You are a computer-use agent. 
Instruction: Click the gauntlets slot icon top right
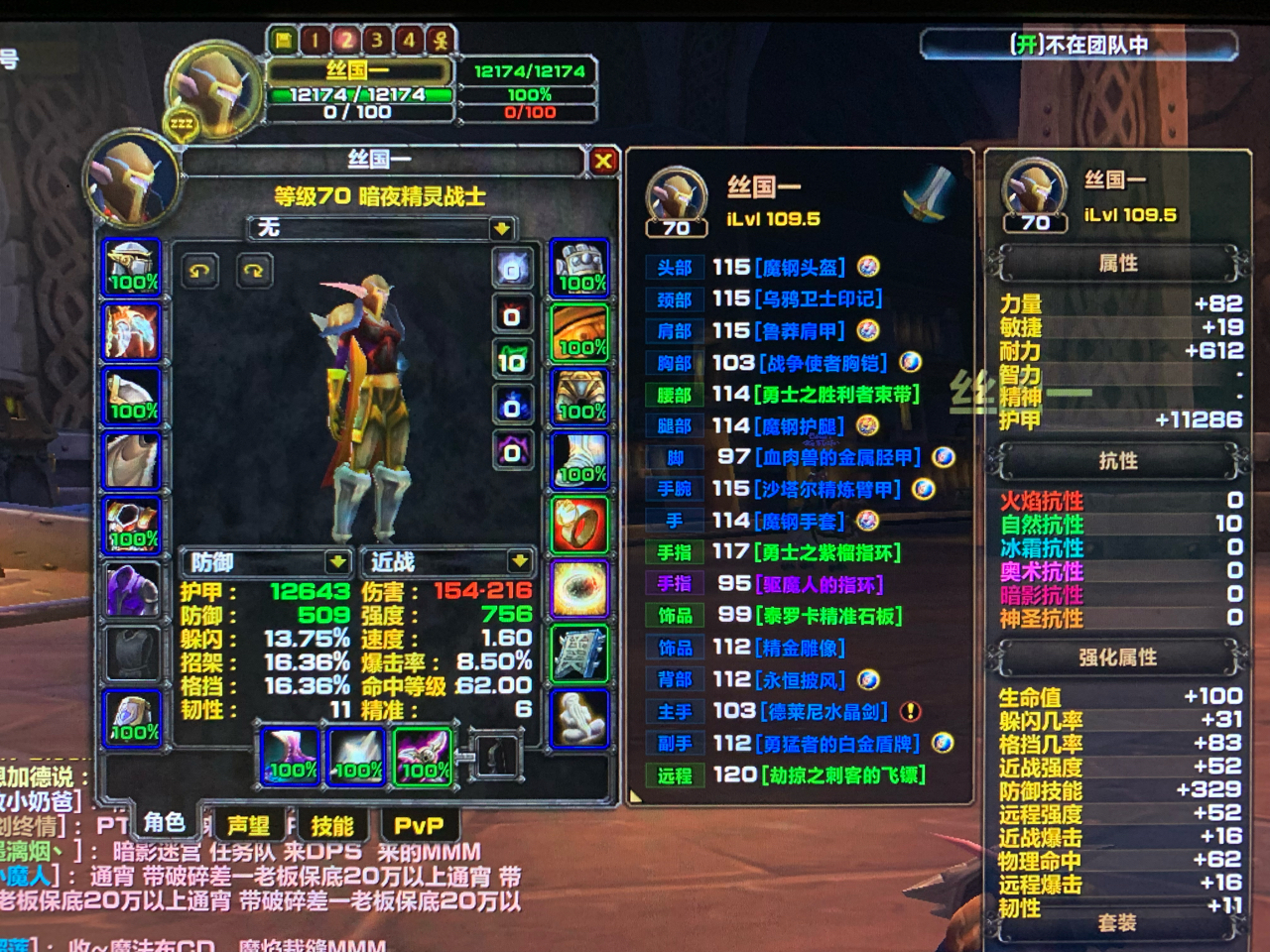(x=579, y=268)
